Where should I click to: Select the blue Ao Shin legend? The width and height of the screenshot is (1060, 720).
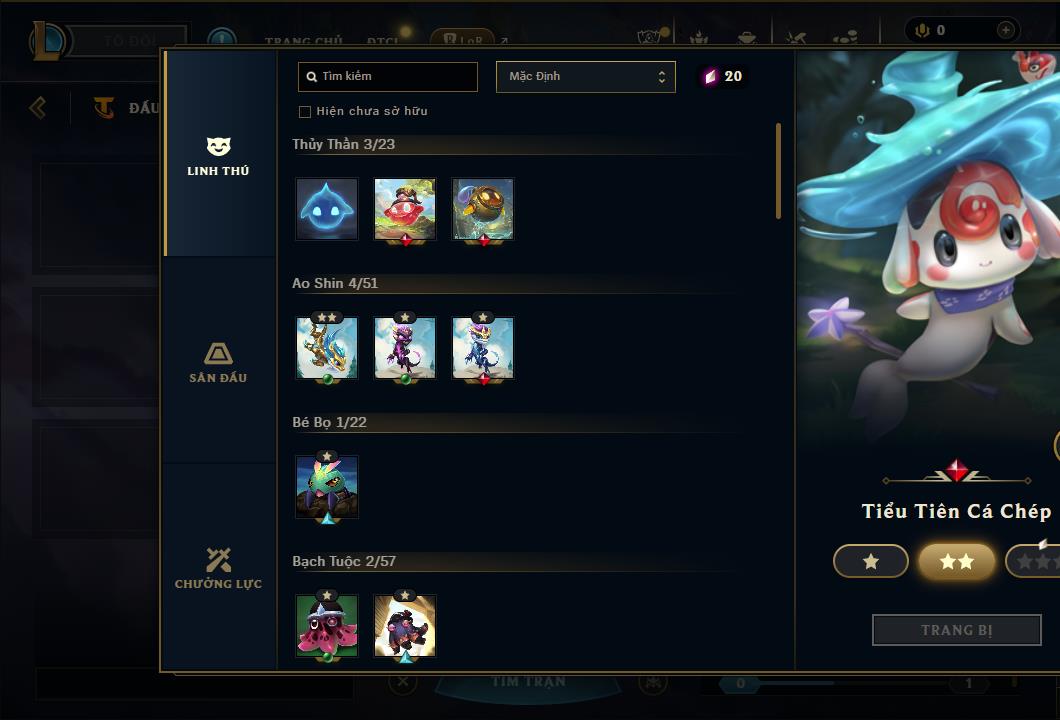click(483, 348)
